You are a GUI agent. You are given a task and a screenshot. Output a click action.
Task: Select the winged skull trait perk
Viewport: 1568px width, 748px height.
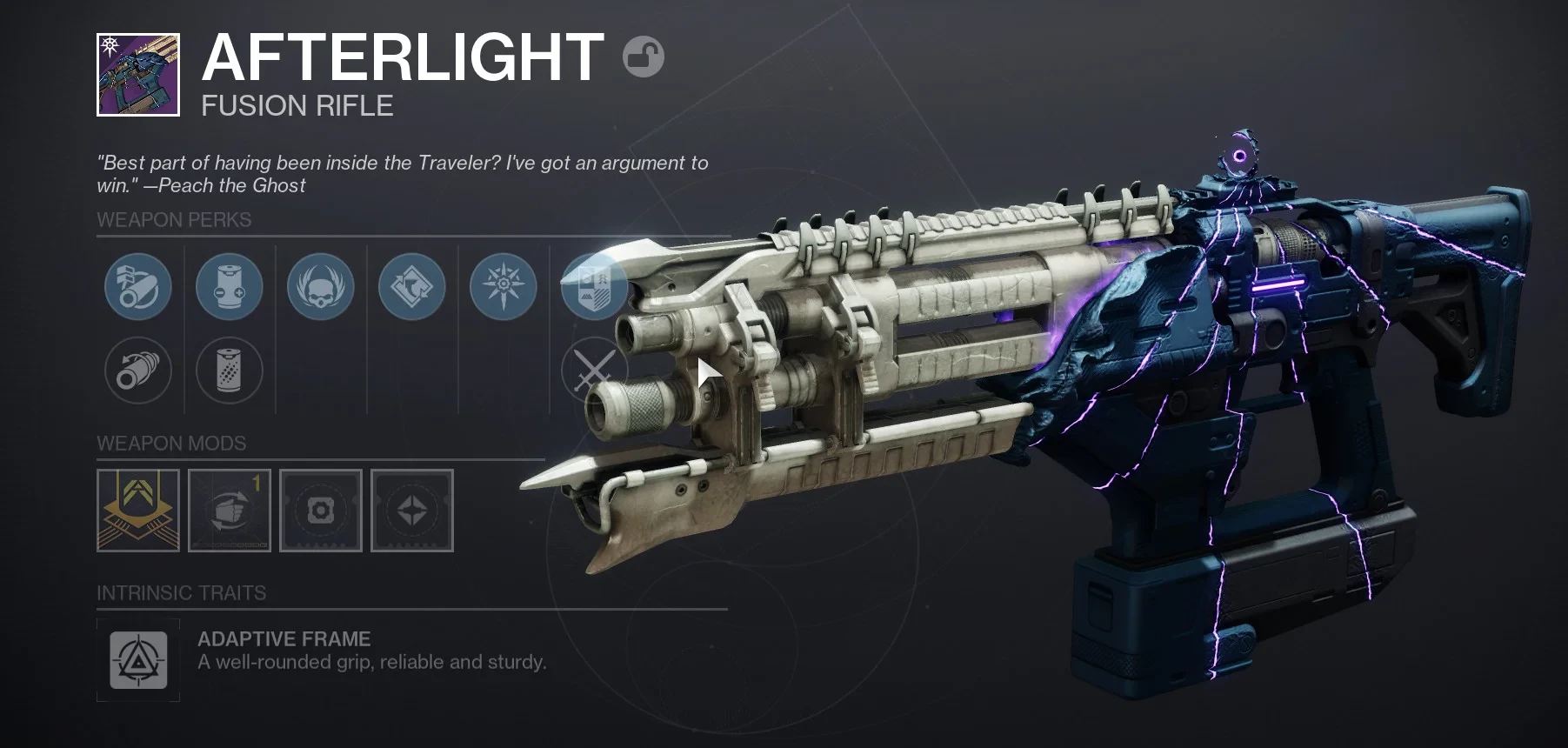(321, 286)
